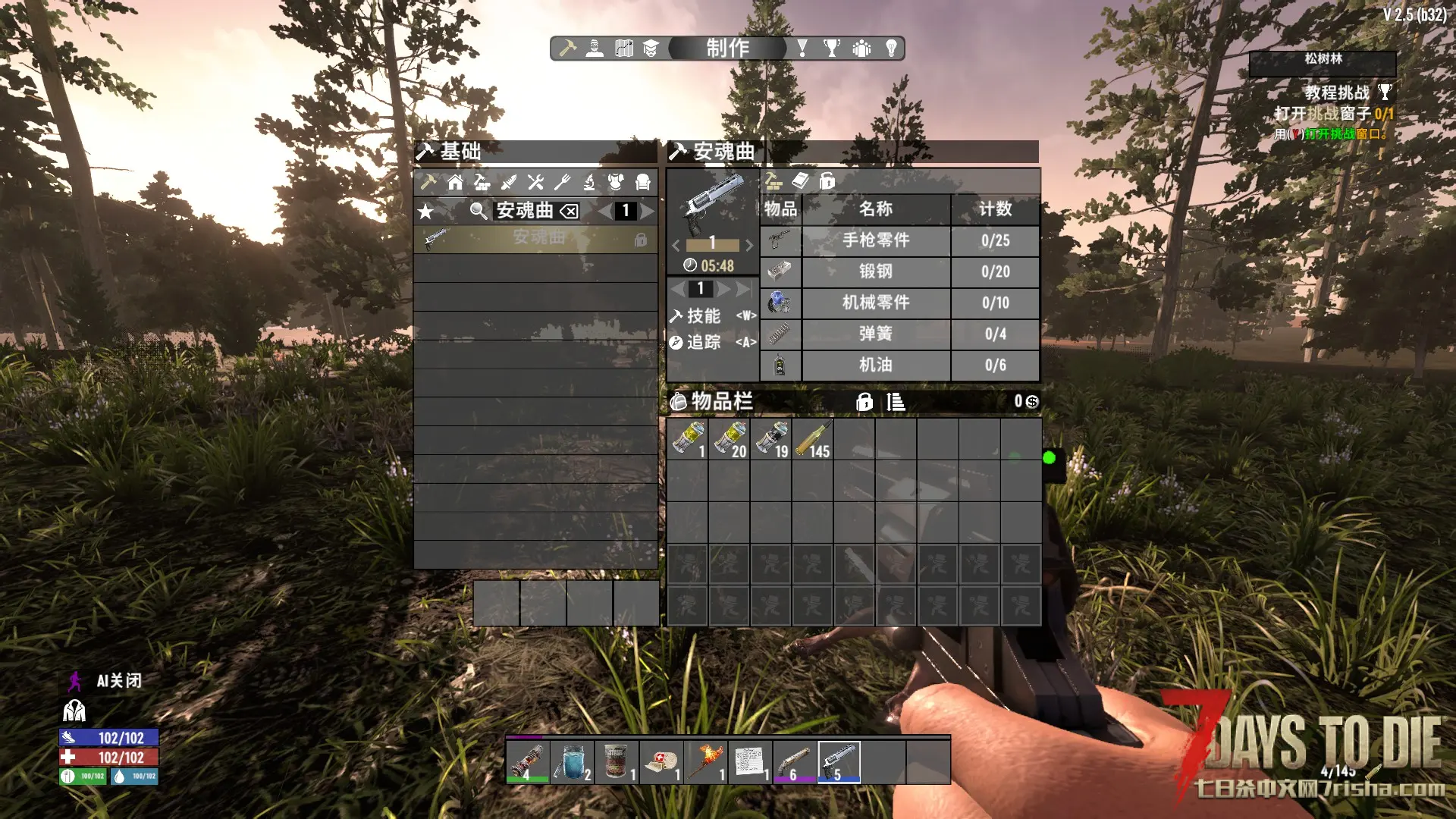Select the 145-count ammo stack in inventory
1456x819 pixels.
[x=812, y=439]
